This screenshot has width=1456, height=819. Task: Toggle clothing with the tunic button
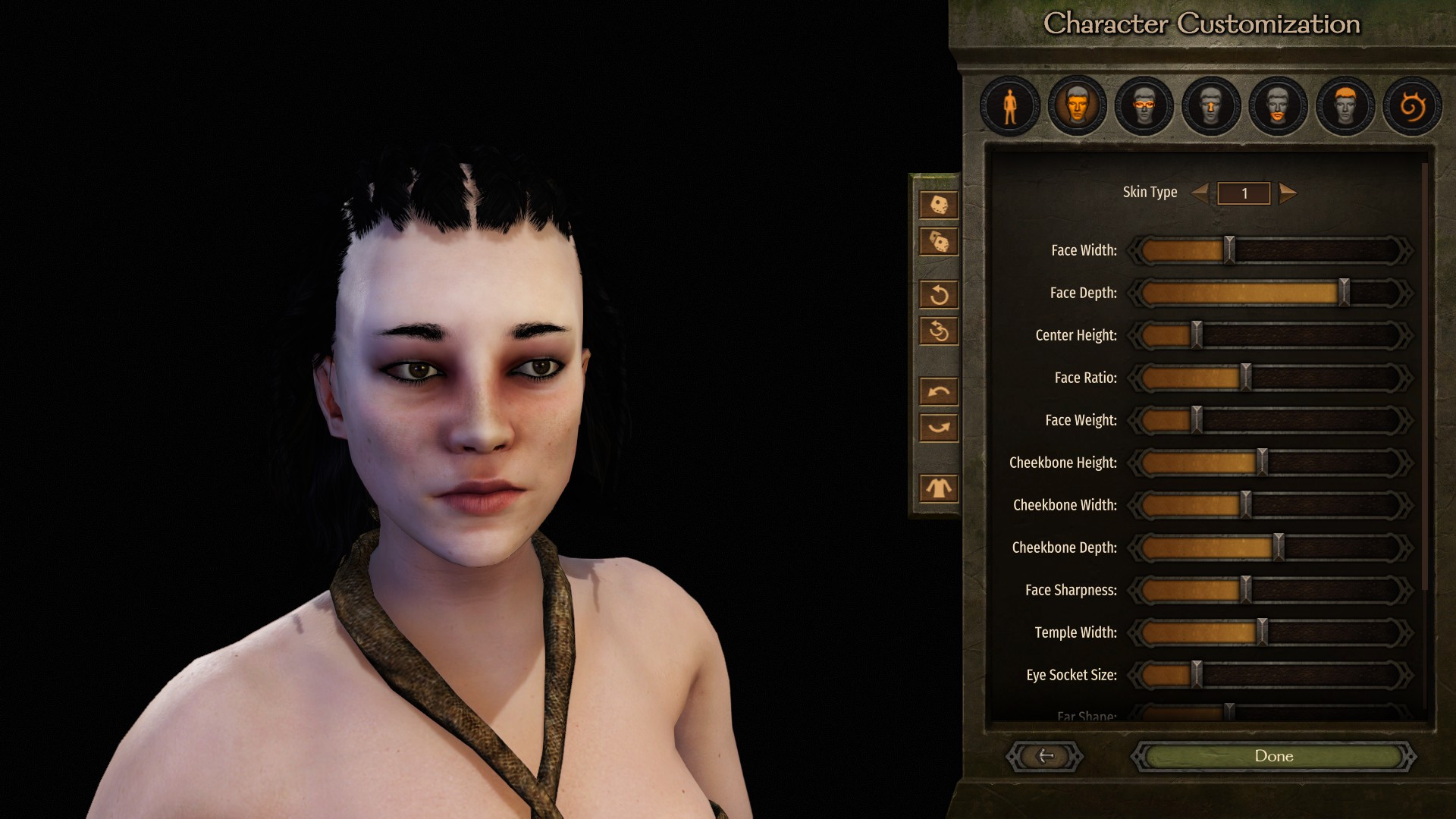point(939,488)
